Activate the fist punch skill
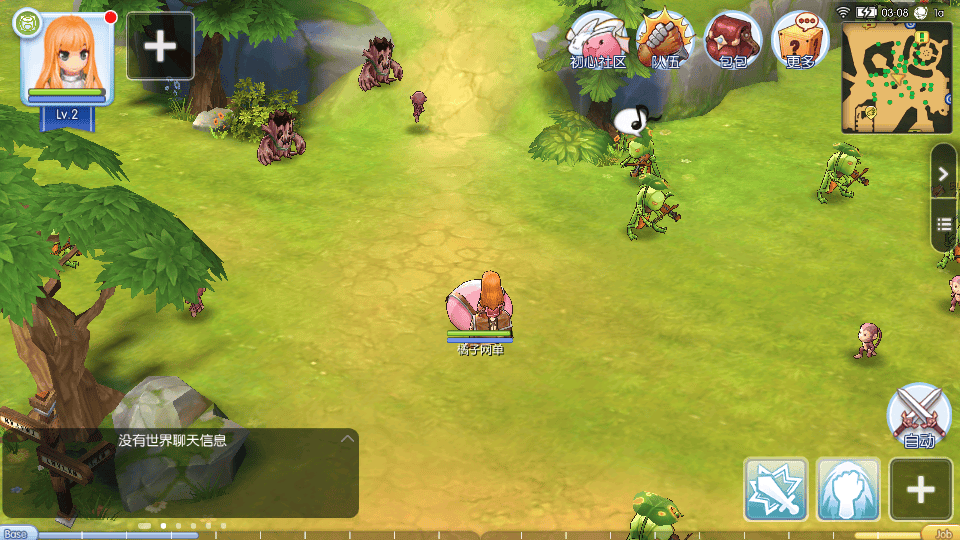Viewport: 960px width, 540px height. click(x=849, y=489)
